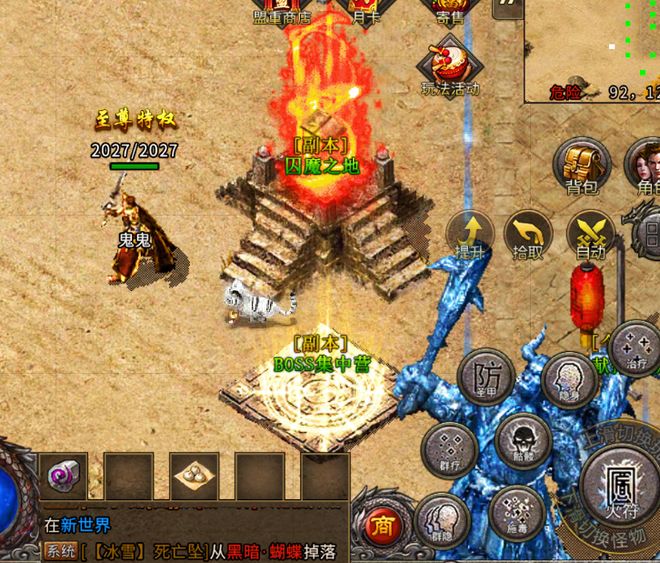Tap the 提升 upgrade arrow button

tap(467, 234)
